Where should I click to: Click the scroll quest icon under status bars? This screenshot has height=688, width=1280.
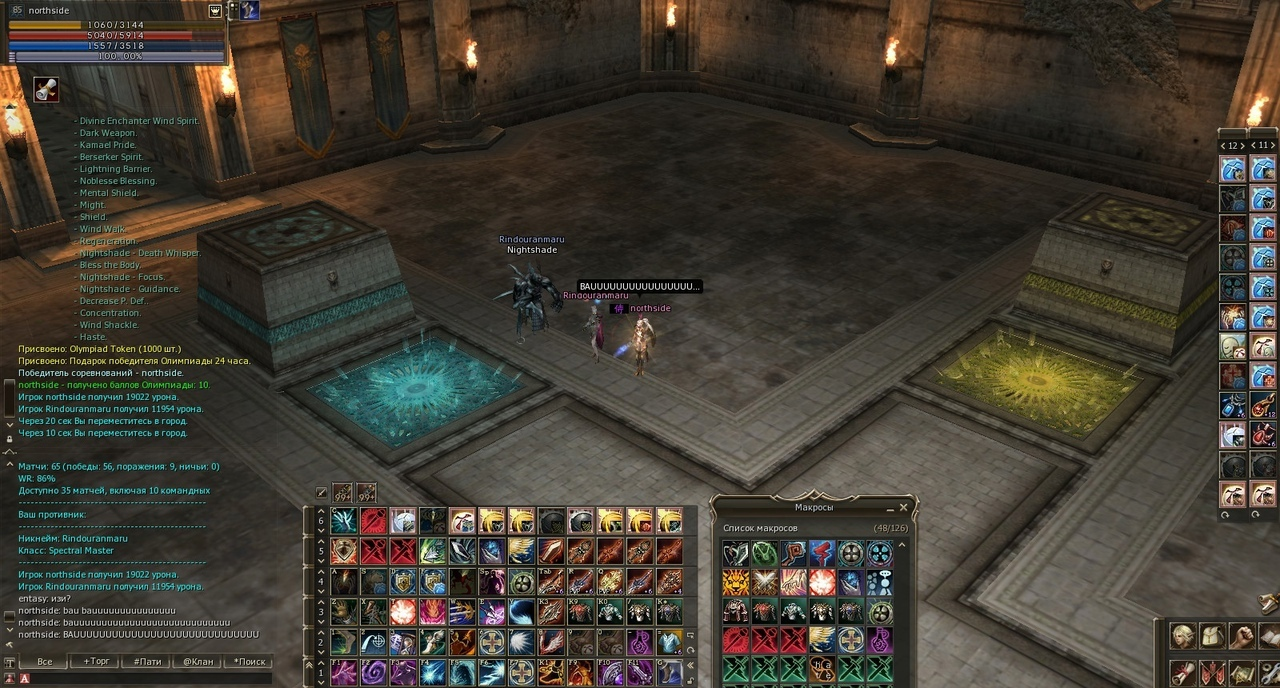coord(46,90)
